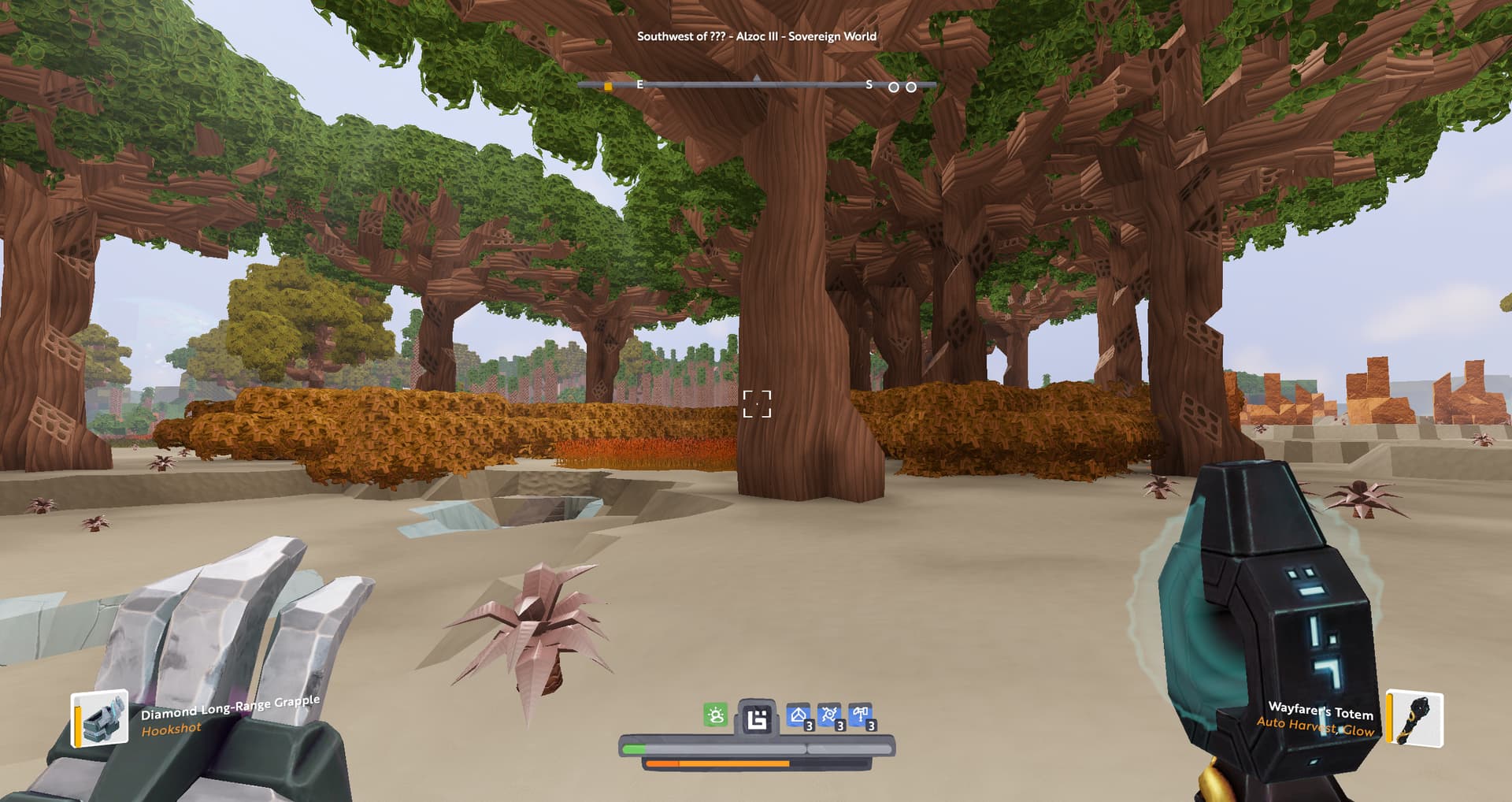Click the green sun status icon
This screenshot has height=802, width=1512.
coord(715,715)
